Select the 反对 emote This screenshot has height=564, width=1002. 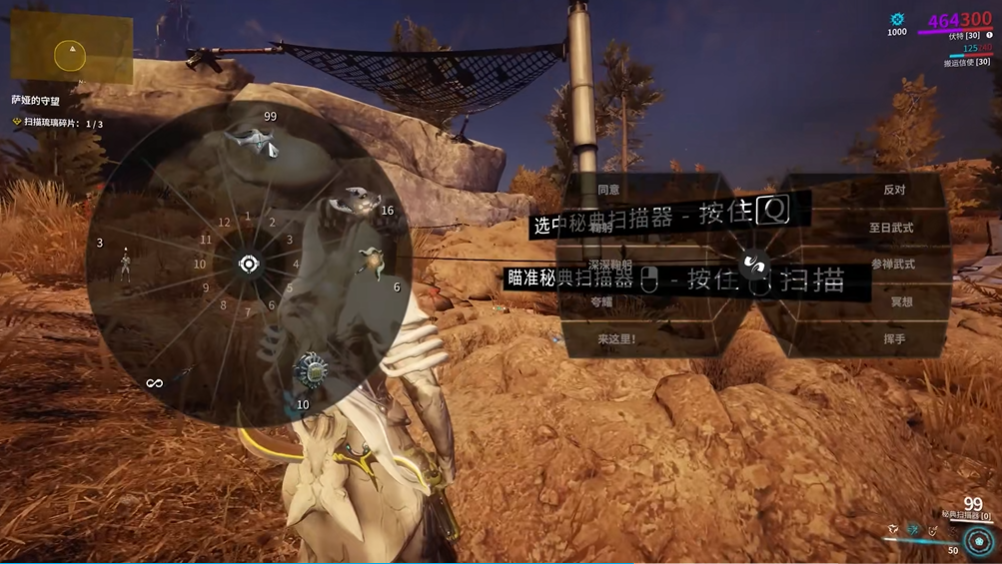click(x=894, y=189)
